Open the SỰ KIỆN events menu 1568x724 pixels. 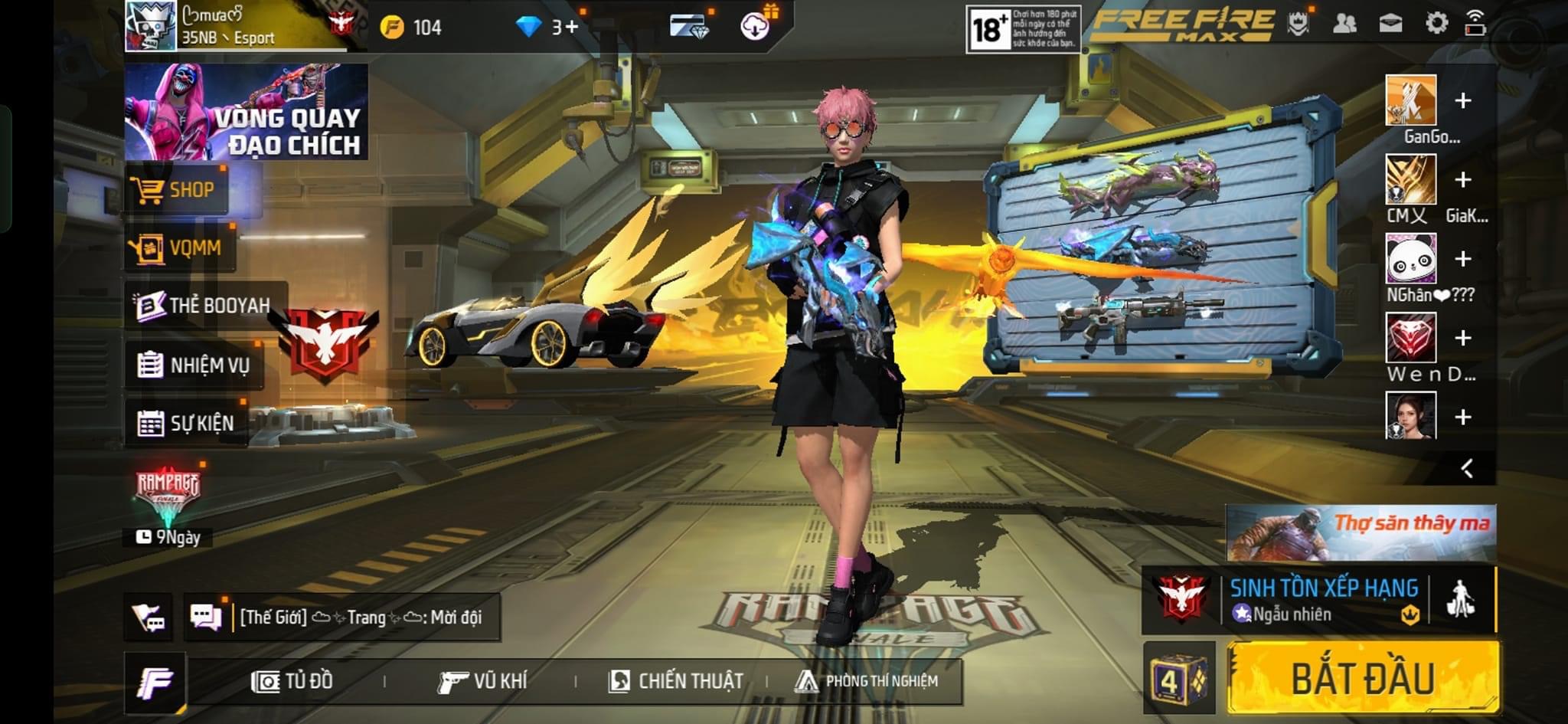[x=187, y=423]
